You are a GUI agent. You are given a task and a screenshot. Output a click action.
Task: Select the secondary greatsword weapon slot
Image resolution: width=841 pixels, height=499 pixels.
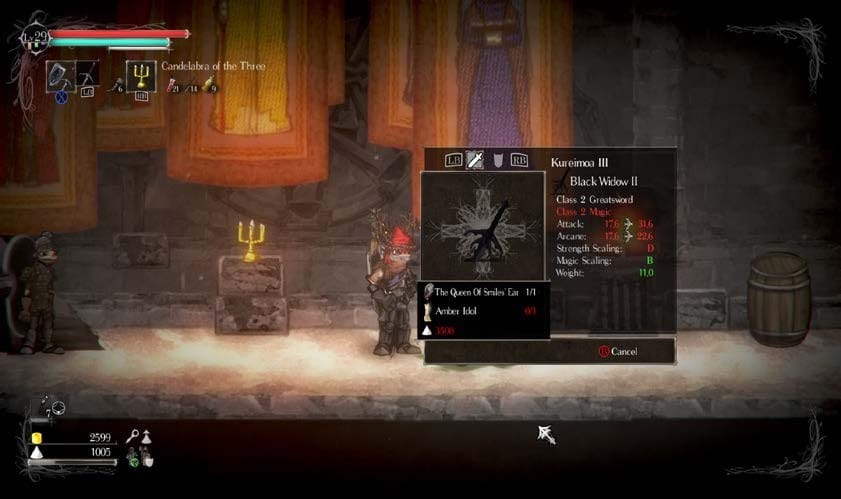[x=86, y=74]
